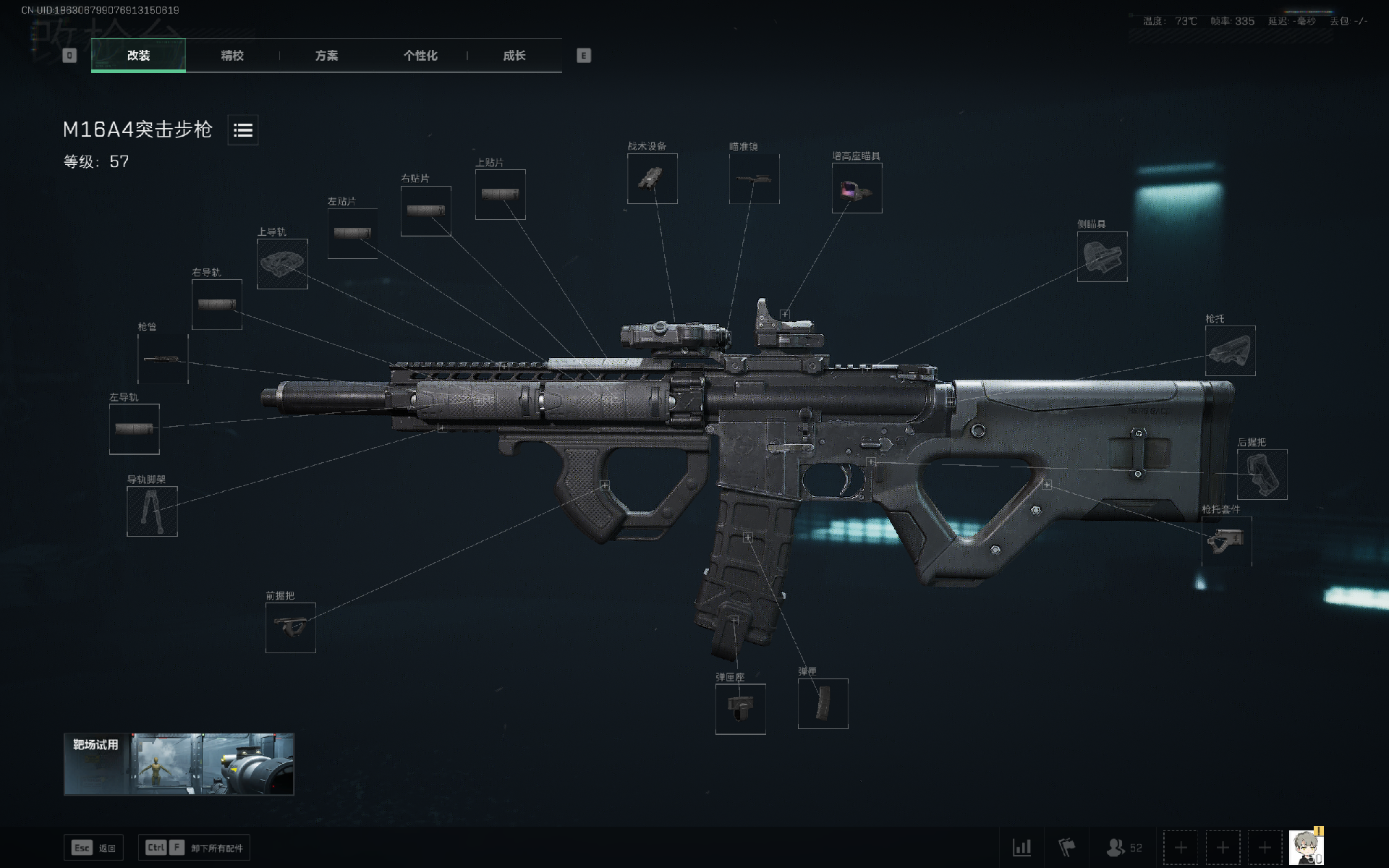Image resolution: width=1389 pixels, height=868 pixels.
Task: Select the 弹匣 magazine slot
Action: click(823, 703)
